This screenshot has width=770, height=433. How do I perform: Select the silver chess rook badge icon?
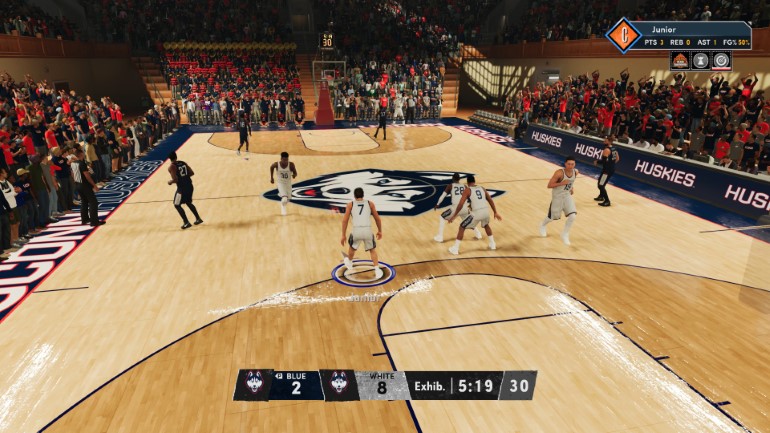tap(701, 60)
